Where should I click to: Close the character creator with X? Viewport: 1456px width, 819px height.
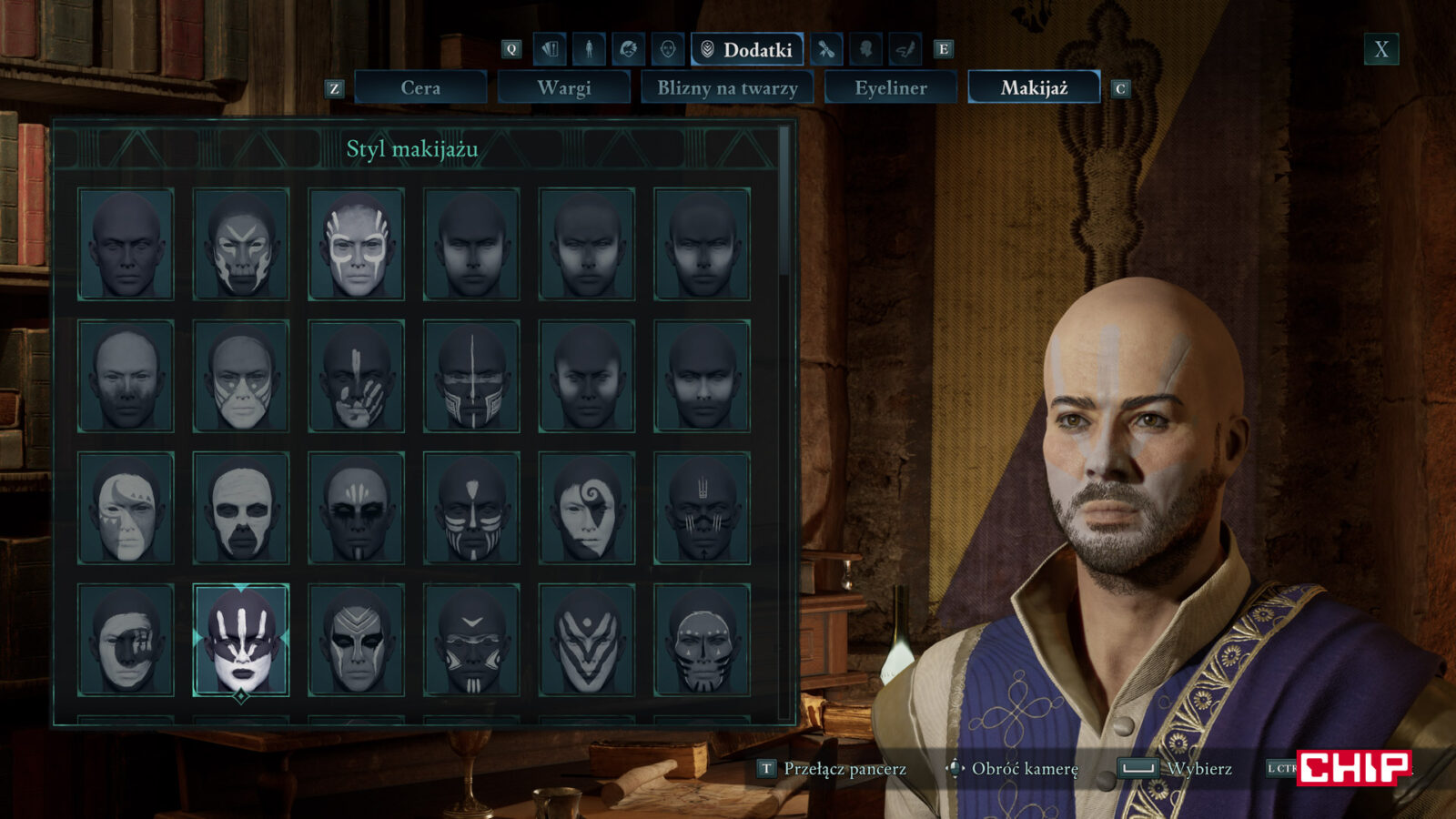(x=1380, y=49)
